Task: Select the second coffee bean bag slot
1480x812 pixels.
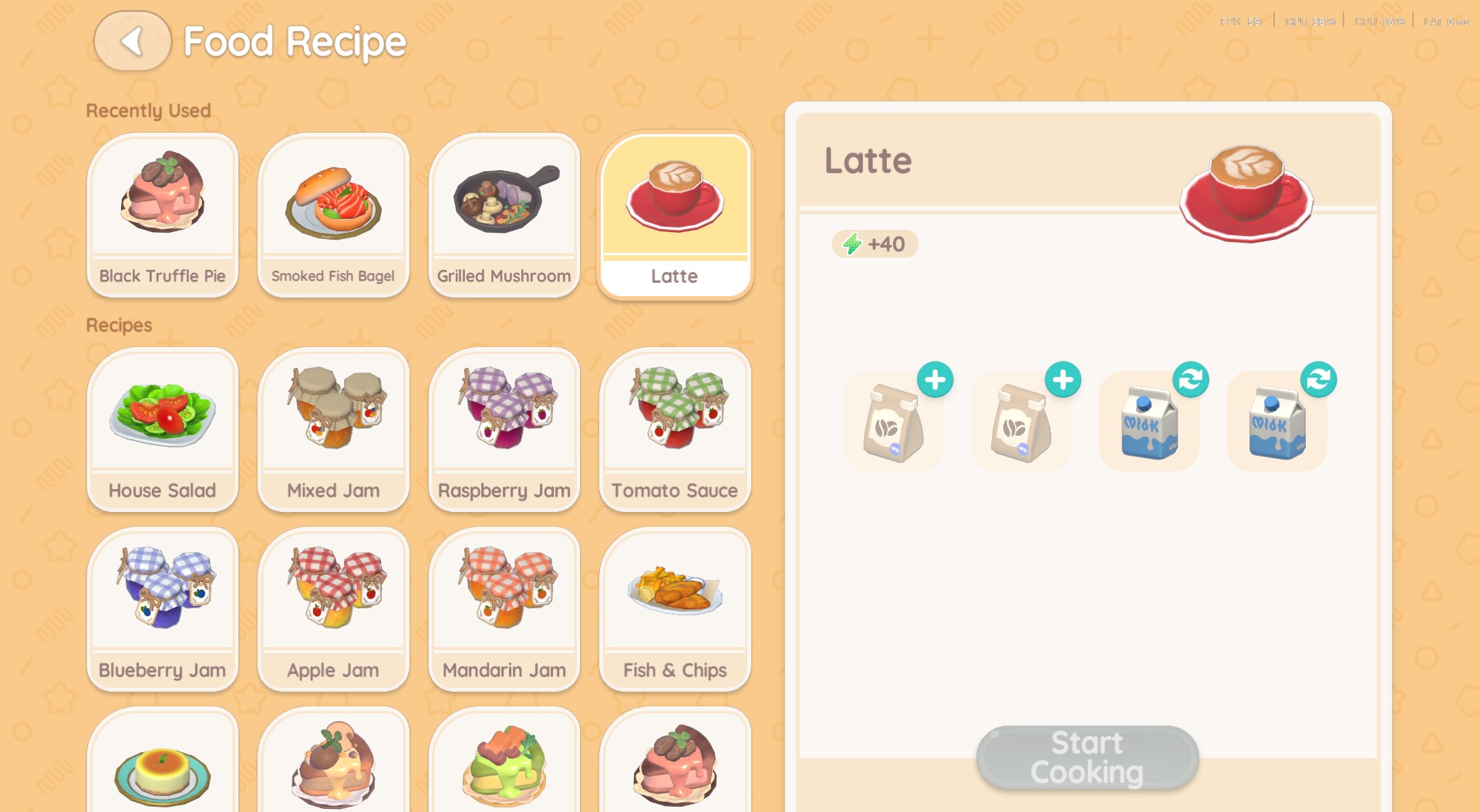Action: click(x=1021, y=420)
